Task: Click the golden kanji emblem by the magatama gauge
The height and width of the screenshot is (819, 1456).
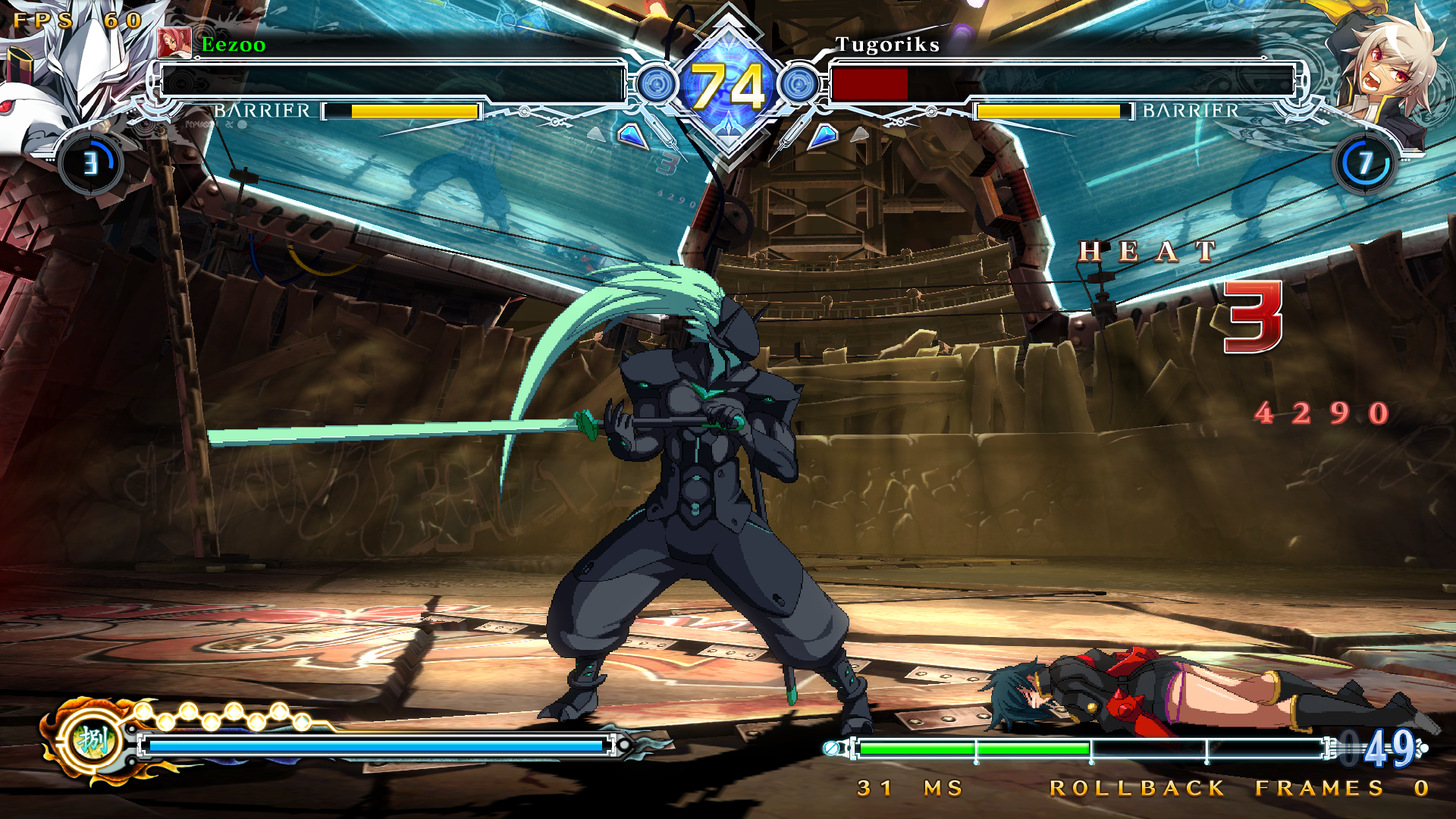Action: pos(93,739)
